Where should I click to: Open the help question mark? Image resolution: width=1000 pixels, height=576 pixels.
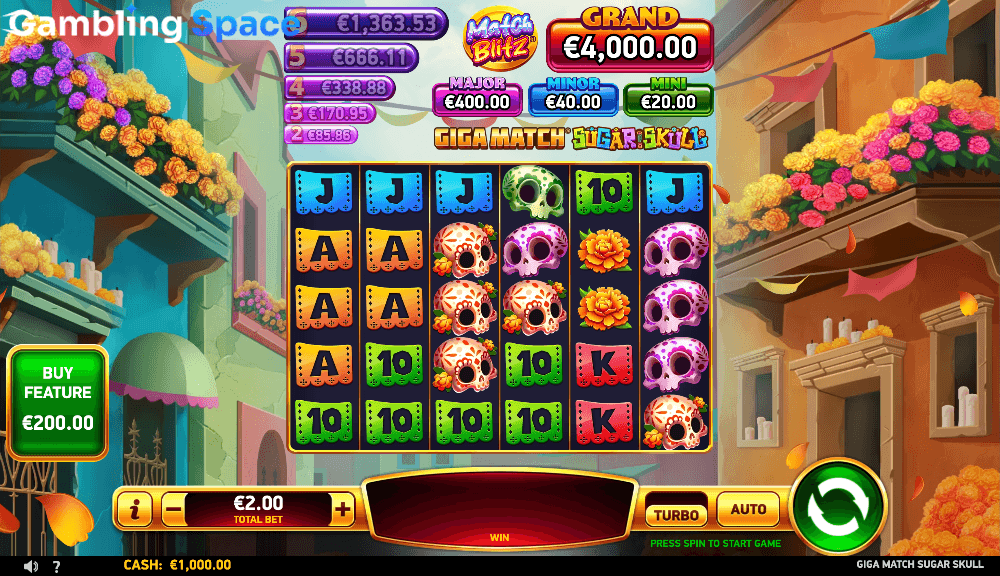pyautogui.click(x=56, y=566)
